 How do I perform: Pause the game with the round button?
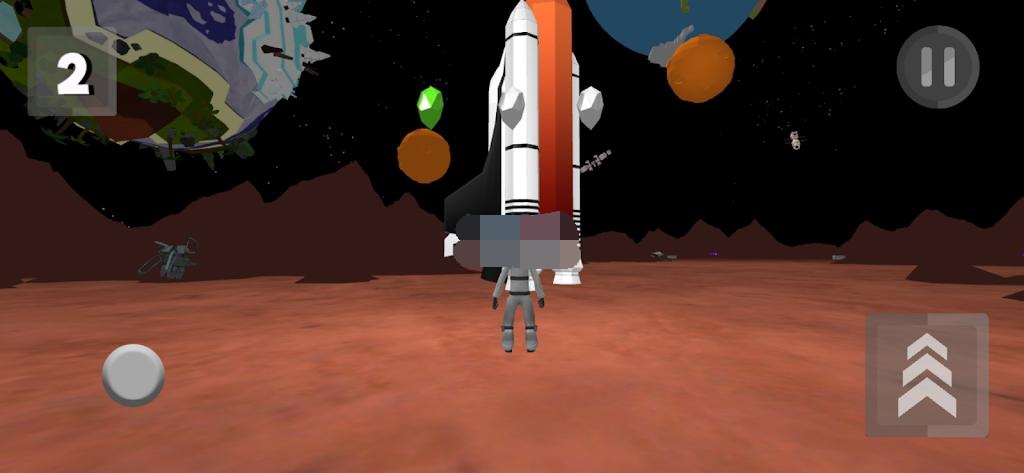[937, 67]
